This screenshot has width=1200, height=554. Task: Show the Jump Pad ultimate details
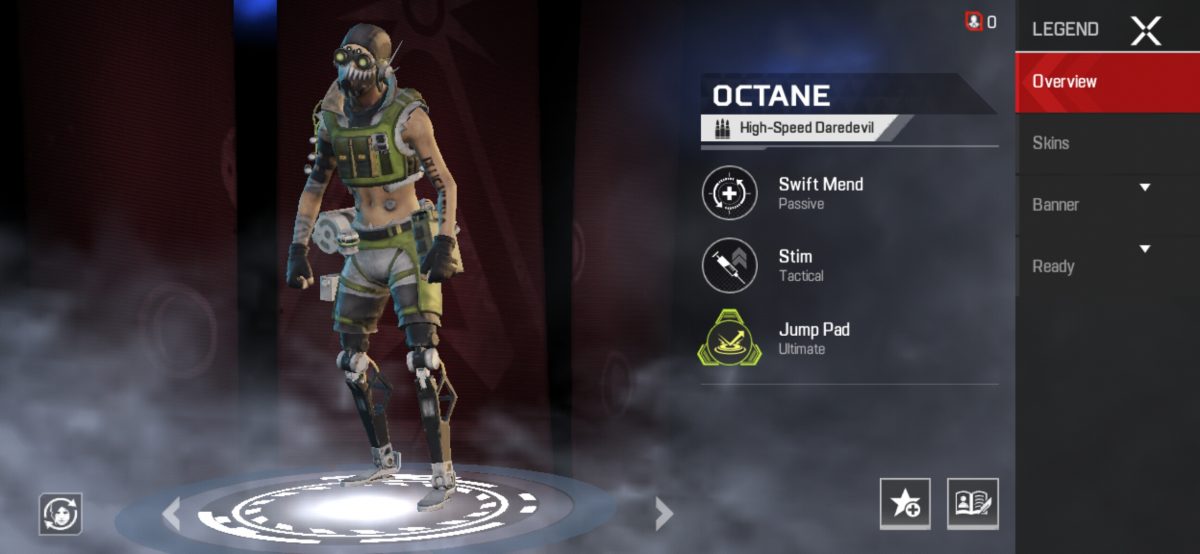730,338
